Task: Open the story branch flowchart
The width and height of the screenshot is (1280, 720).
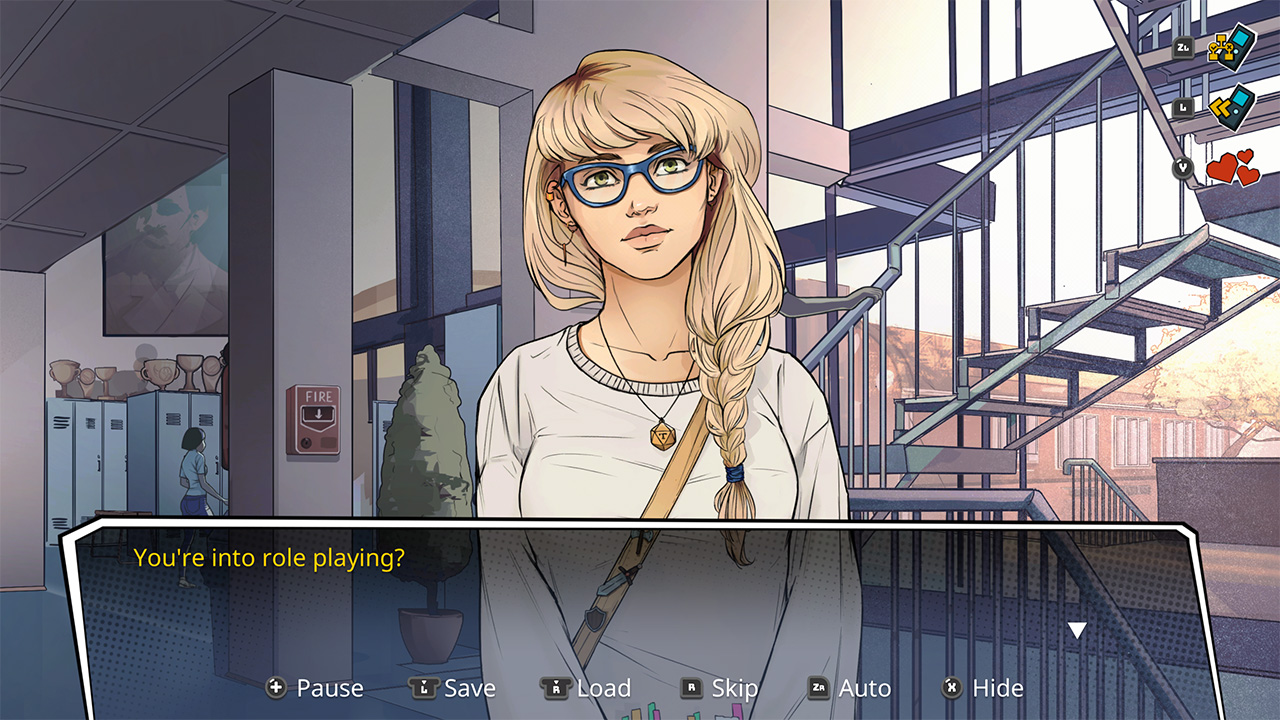Action: coord(1232,47)
